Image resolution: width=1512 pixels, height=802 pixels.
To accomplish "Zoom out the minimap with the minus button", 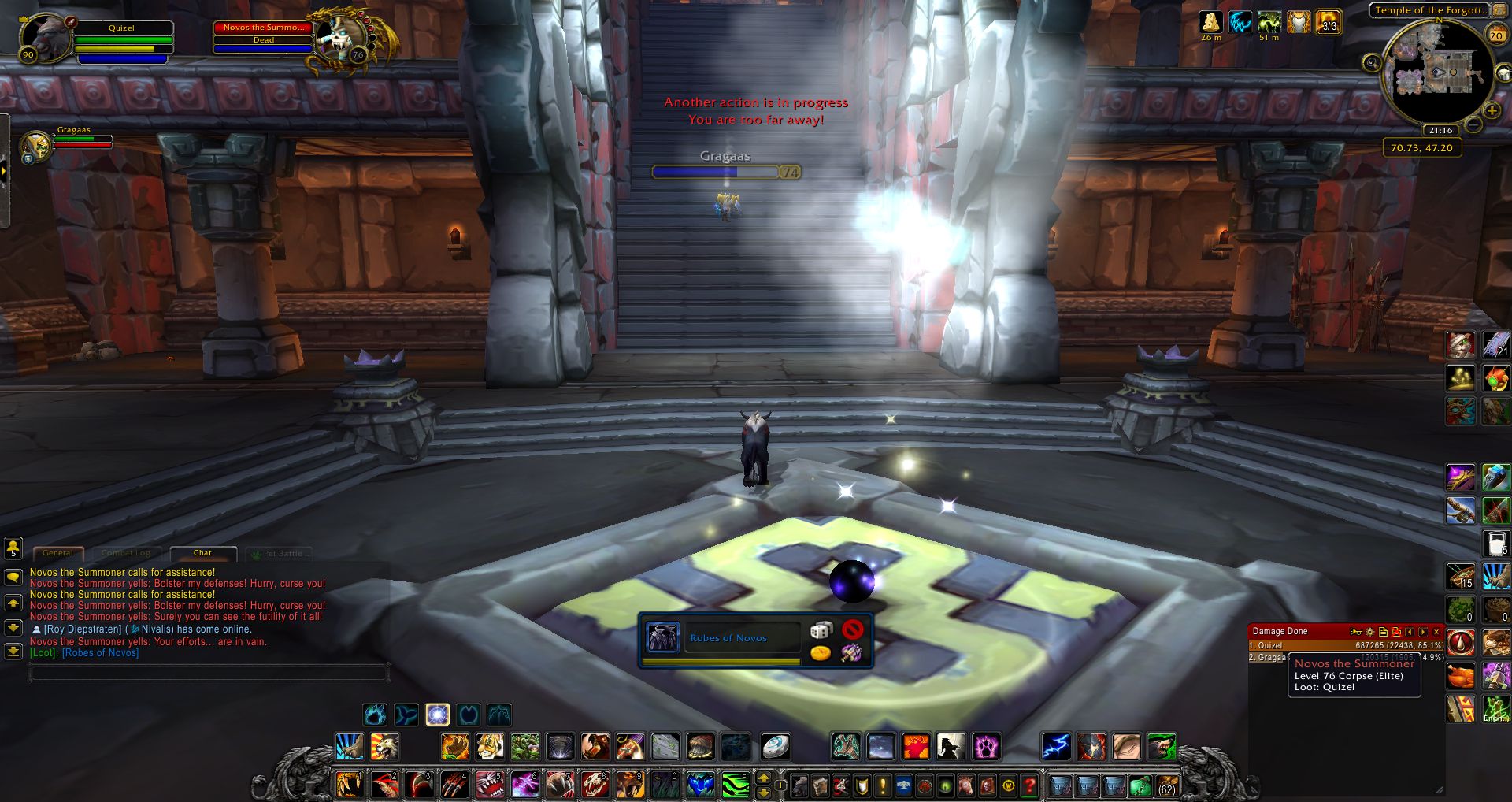I will coord(1473,124).
